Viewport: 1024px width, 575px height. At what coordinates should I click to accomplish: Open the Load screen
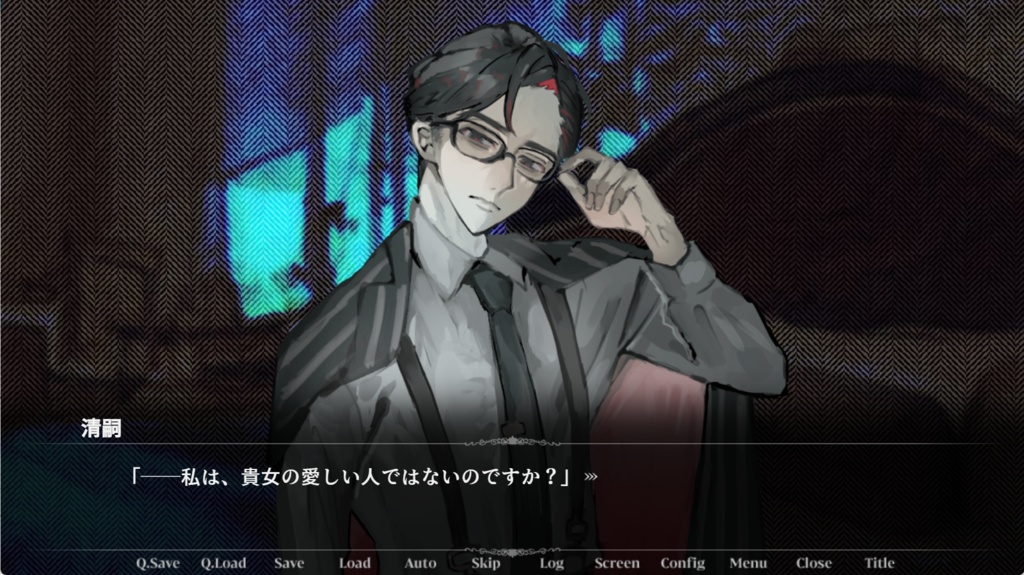click(x=354, y=563)
